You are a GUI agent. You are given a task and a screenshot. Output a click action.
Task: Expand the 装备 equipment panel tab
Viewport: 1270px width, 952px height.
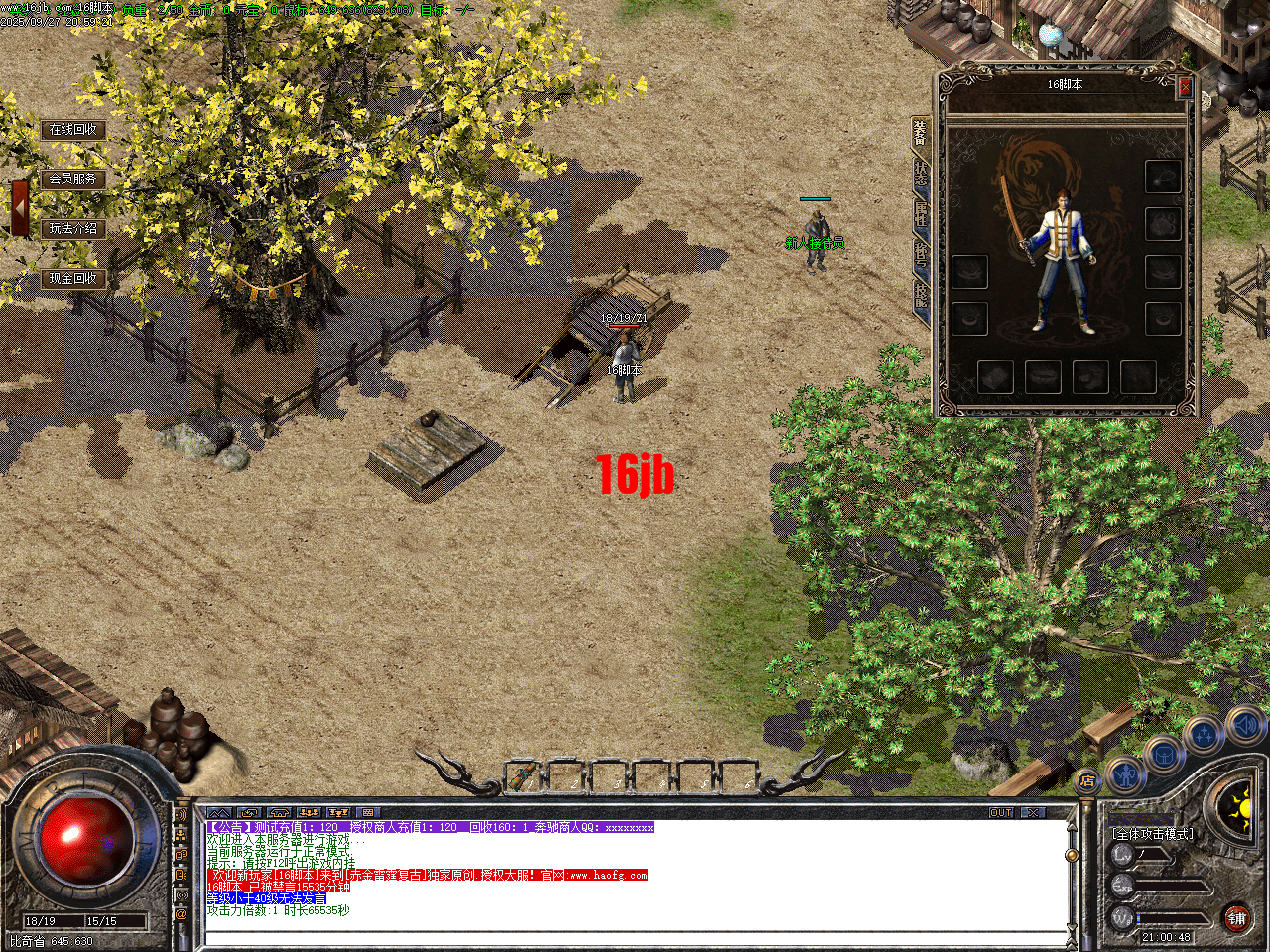(x=918, y=134)
